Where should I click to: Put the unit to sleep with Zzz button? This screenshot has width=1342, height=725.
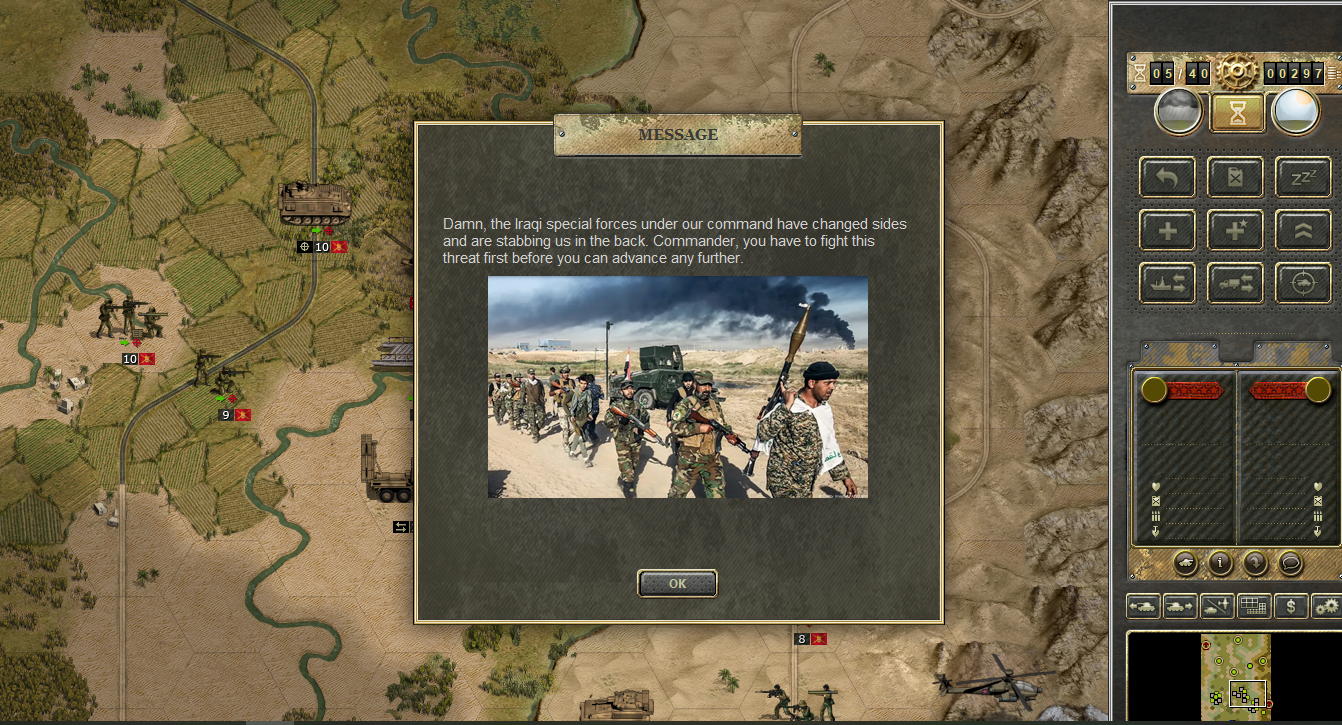coord(1303,177)
